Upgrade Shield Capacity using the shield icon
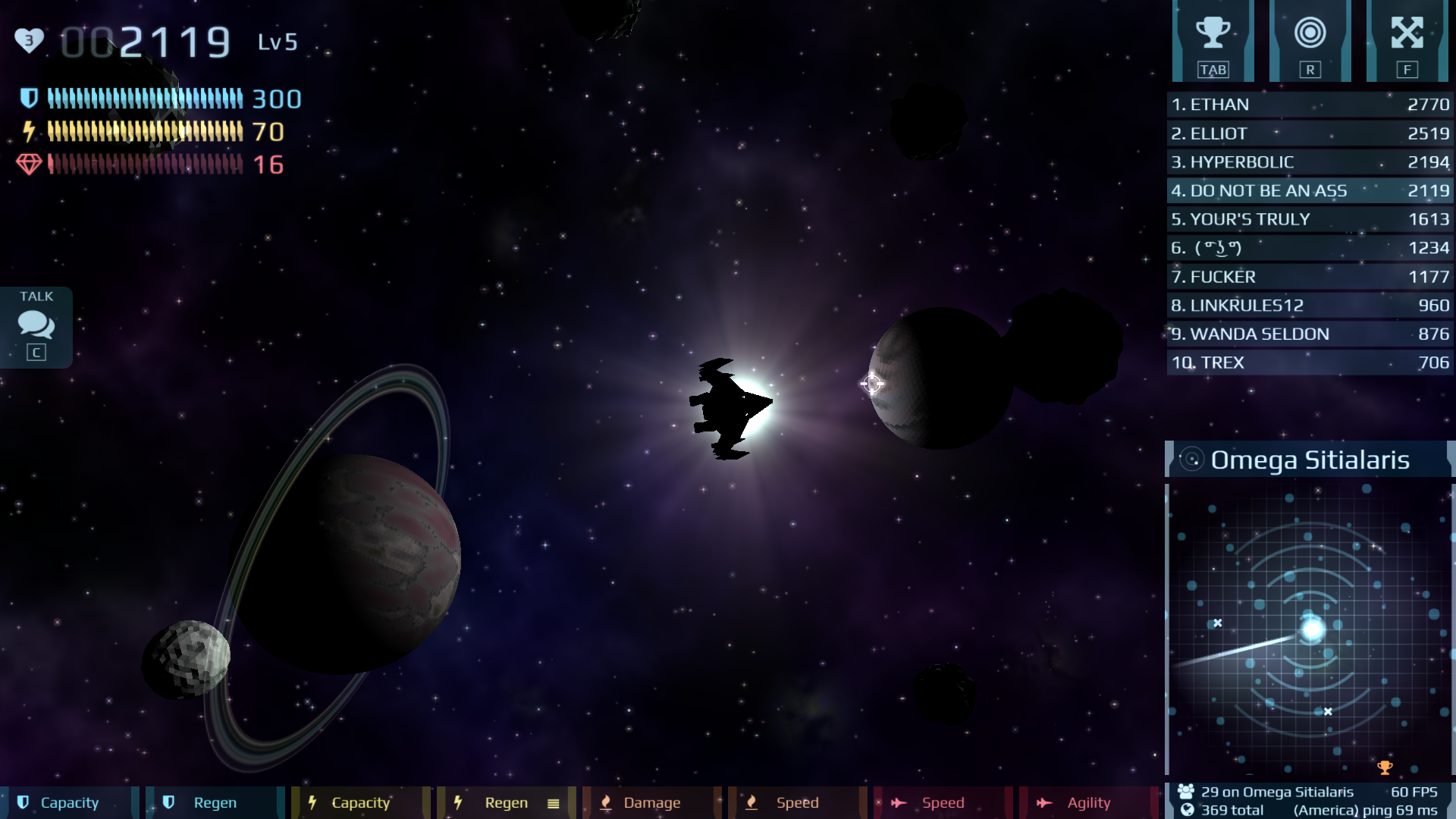1456x819 pixels. click(23, 802)
